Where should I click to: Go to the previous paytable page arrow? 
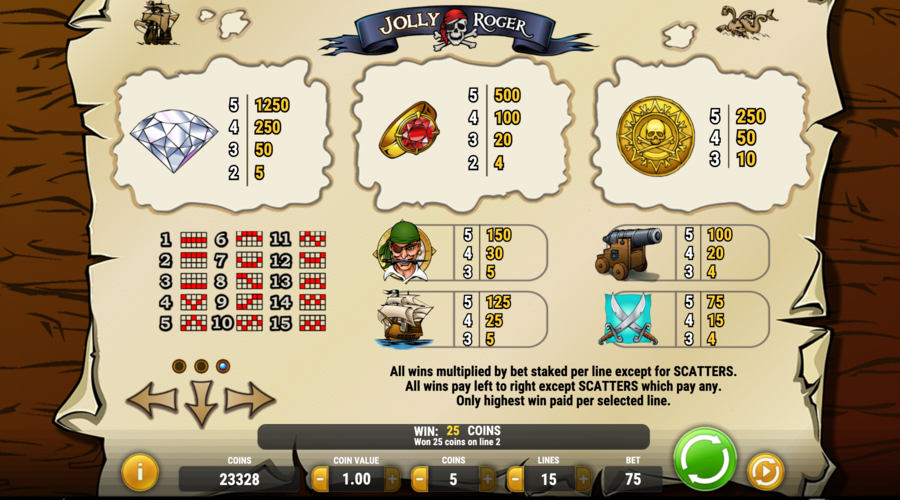click(x=151, y=400)
